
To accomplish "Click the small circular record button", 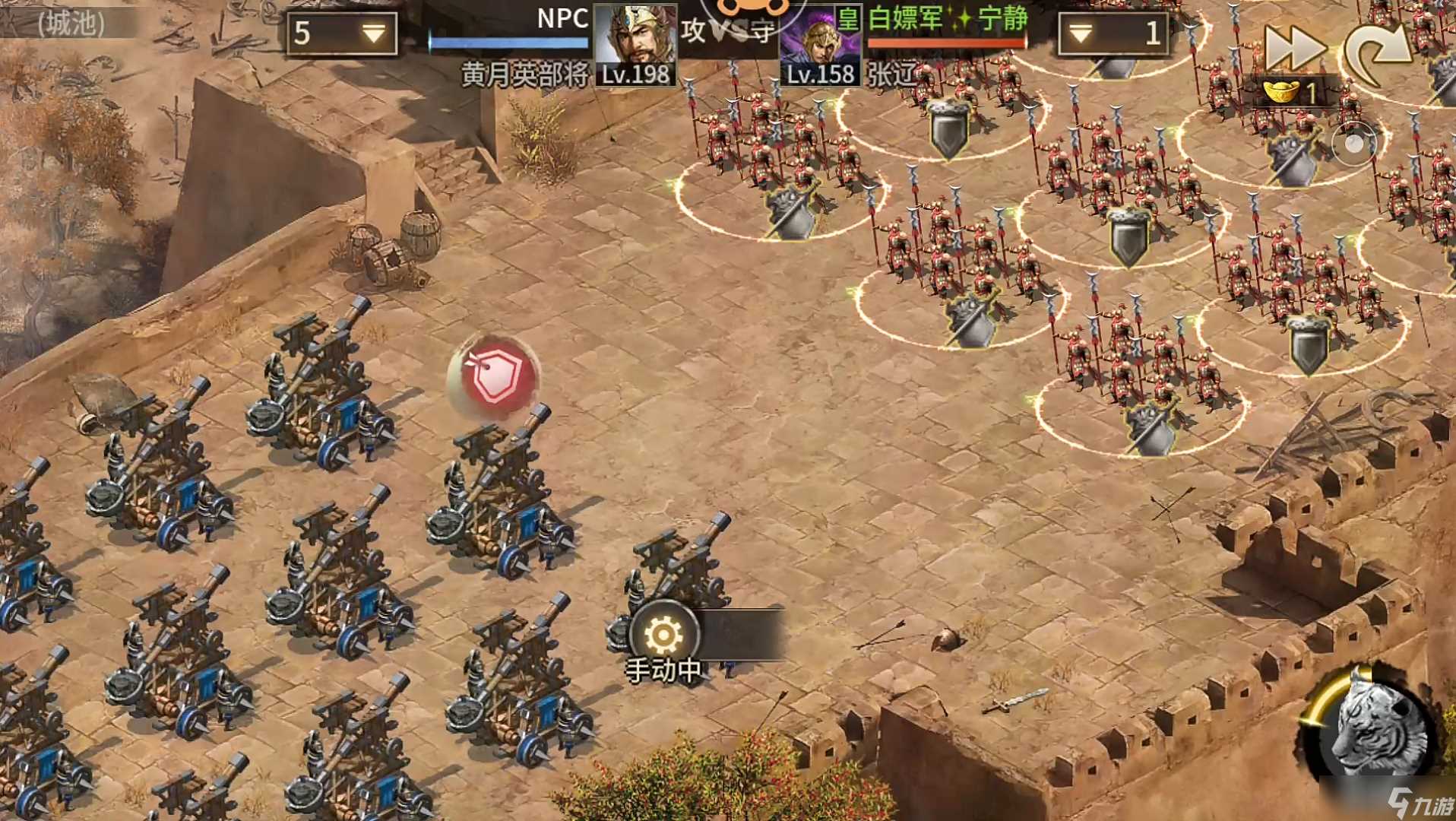I will (x=1353, y=144).
